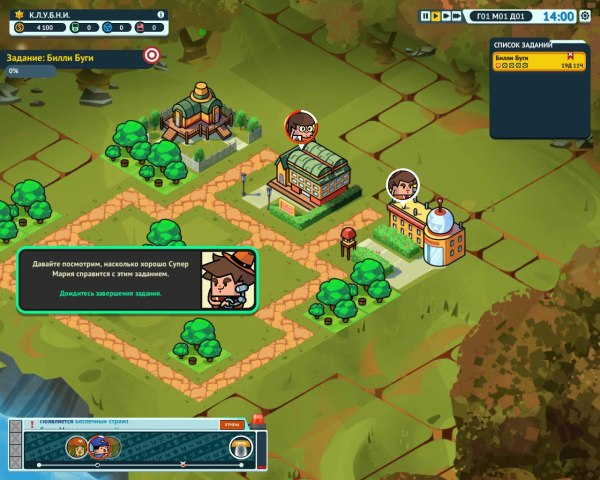Switch to fastest triple-arrow speed

pos(458,16)
